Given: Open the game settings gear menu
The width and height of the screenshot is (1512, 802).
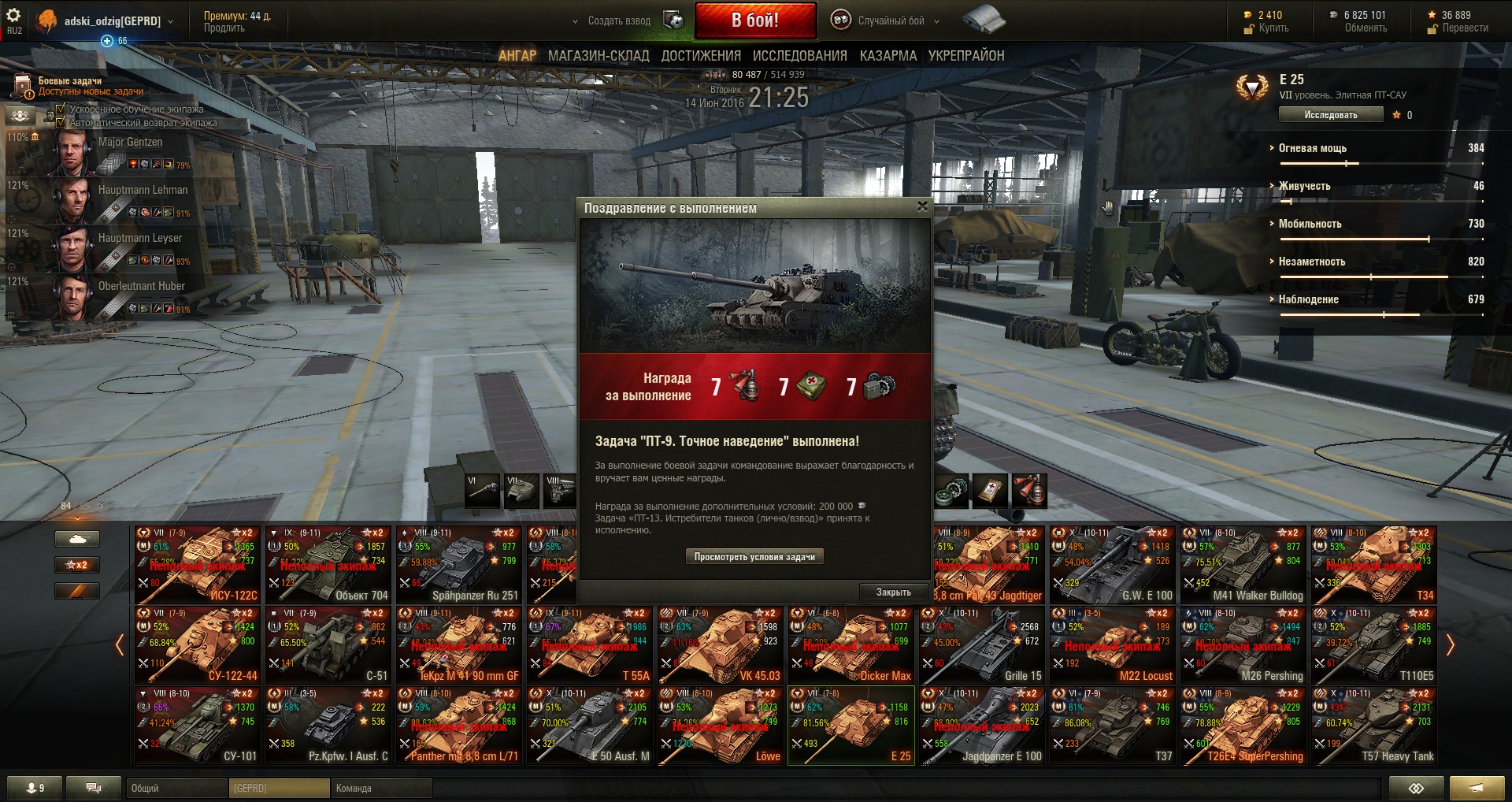Looking at the screenshot, I should pyautogui.click(x=13, y=16).
